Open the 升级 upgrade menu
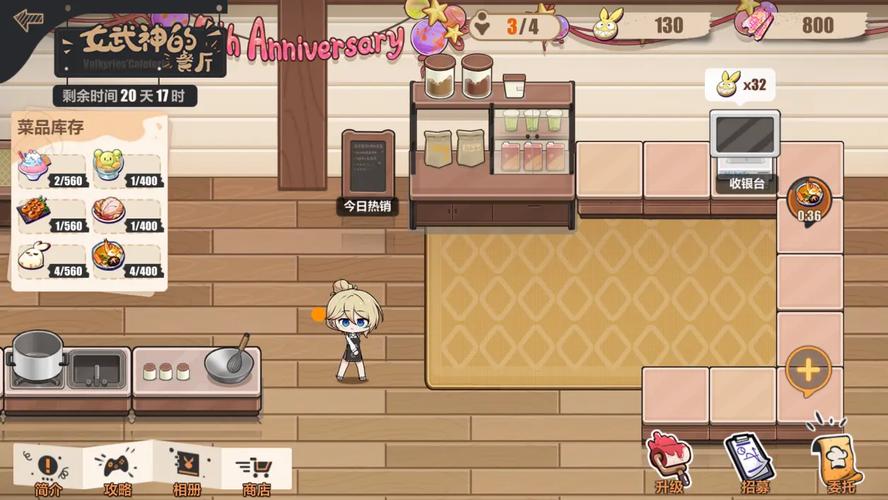888x500 pixels. click(x=668, y=462)
